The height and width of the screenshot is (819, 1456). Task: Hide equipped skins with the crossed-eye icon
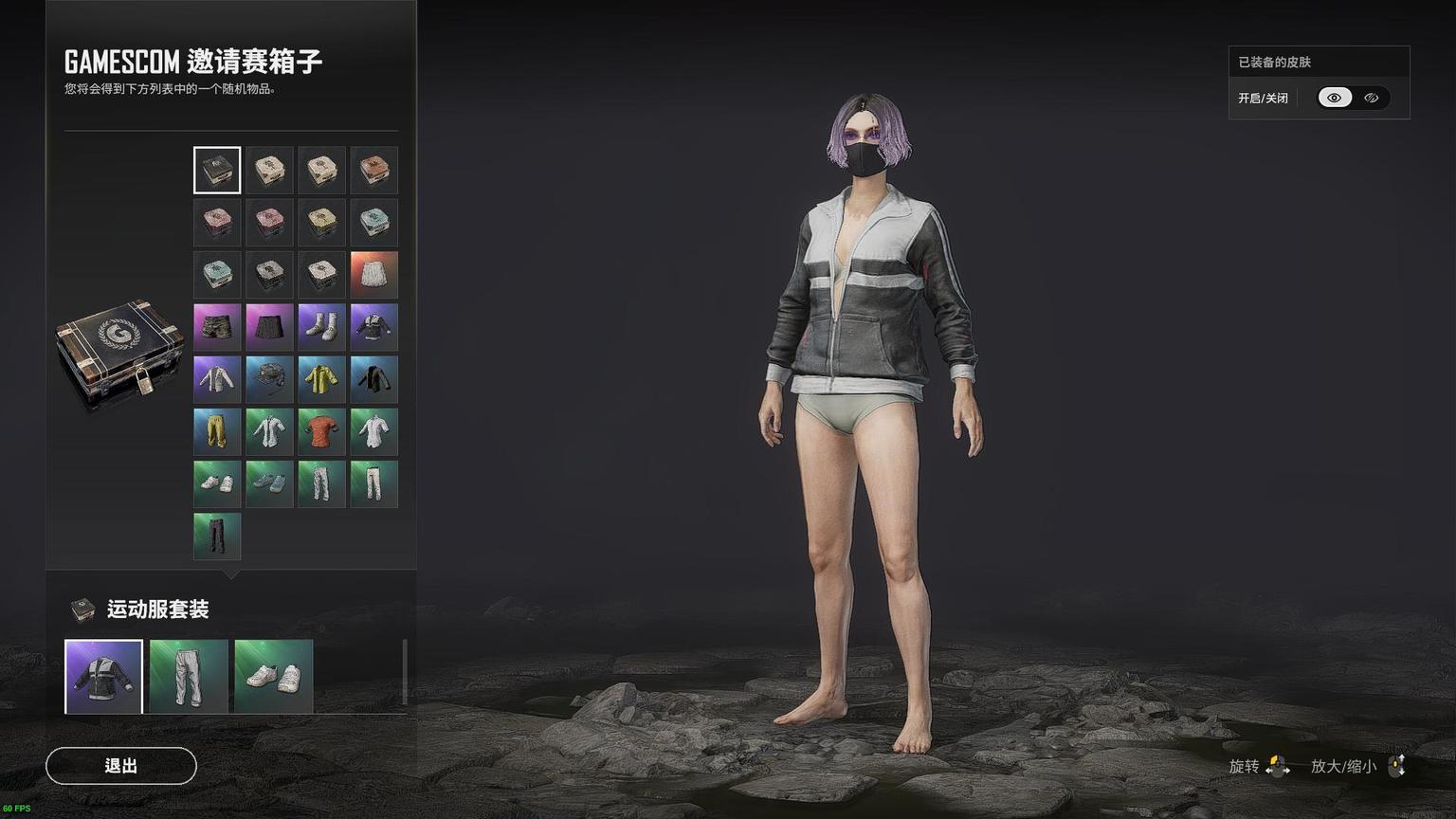point(1371,98)
